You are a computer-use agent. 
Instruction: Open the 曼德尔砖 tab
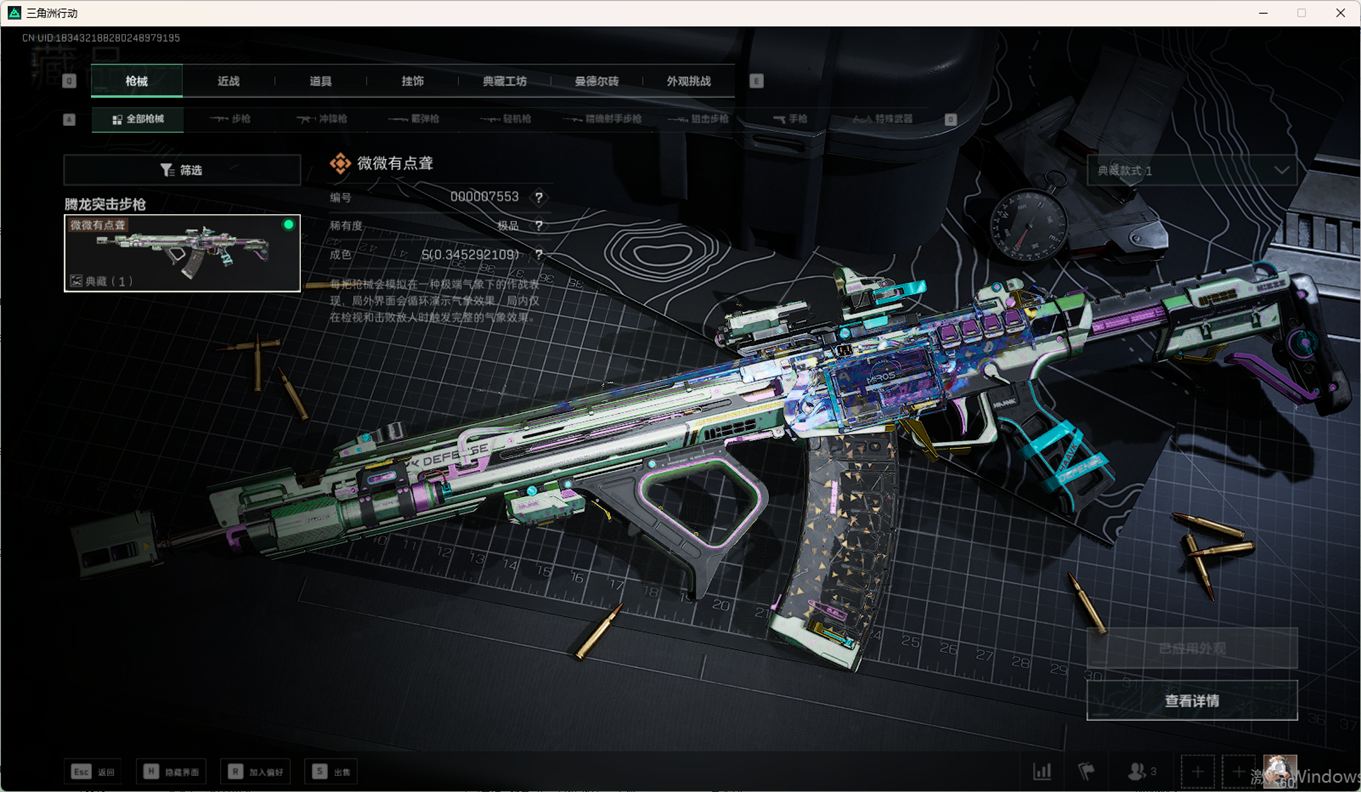click(x=596, y=81)
